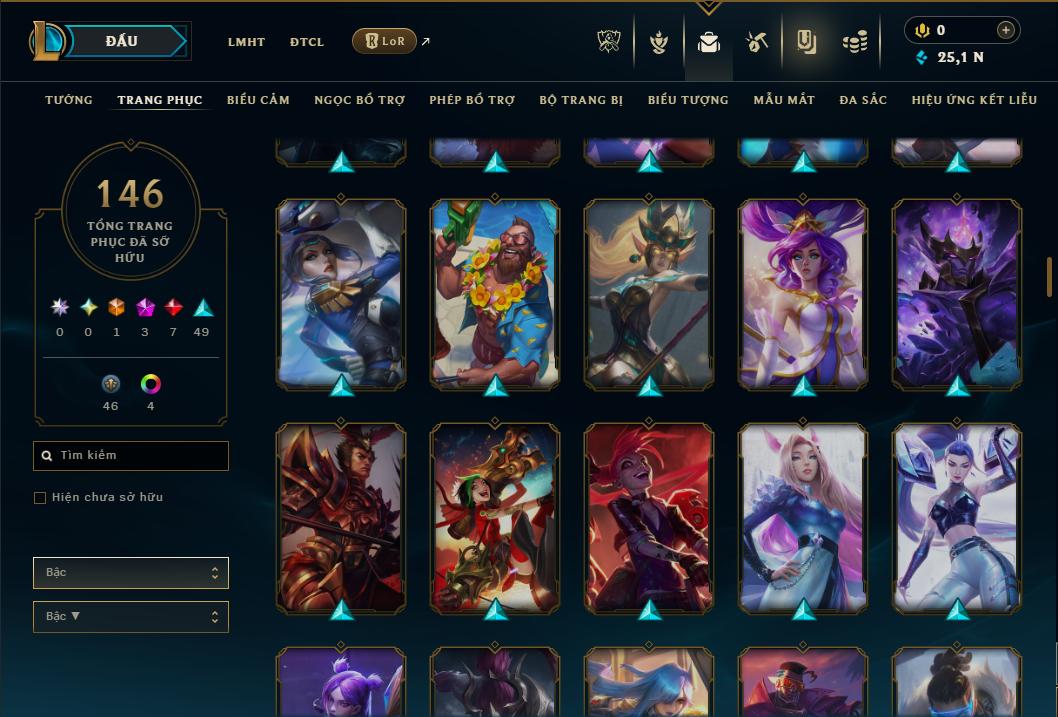Click the plus button to add RP
Viewport: 1058px width, 717px height.
pyautogui.click(x=1006, y=30)
